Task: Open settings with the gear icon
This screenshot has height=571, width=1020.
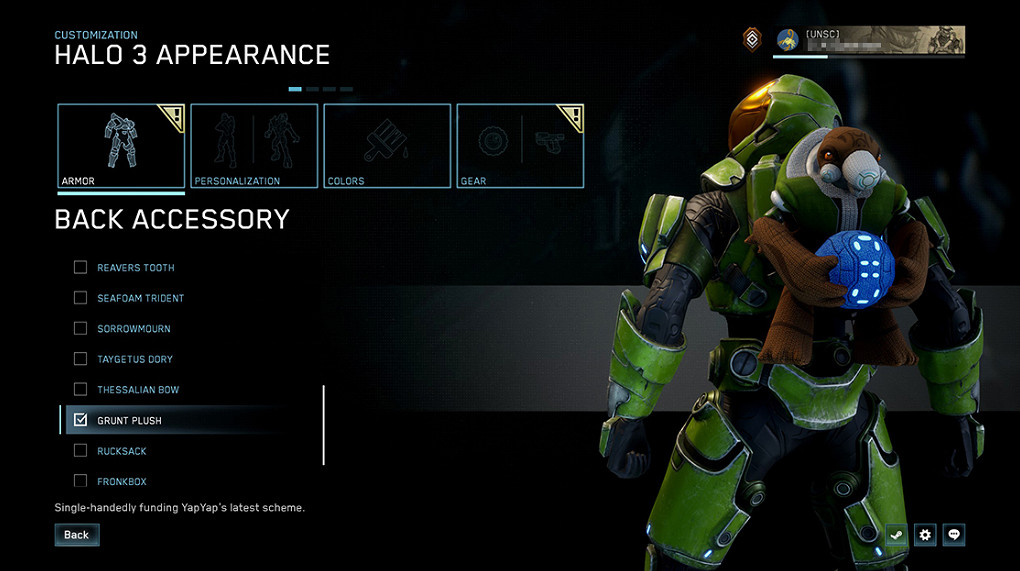Action: (926, 535)
